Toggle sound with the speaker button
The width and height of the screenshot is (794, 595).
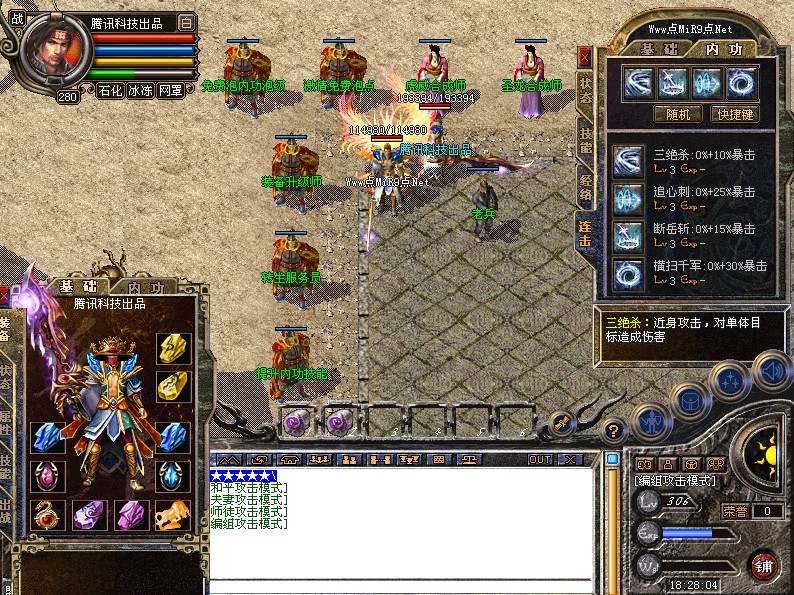pos(771,371)
